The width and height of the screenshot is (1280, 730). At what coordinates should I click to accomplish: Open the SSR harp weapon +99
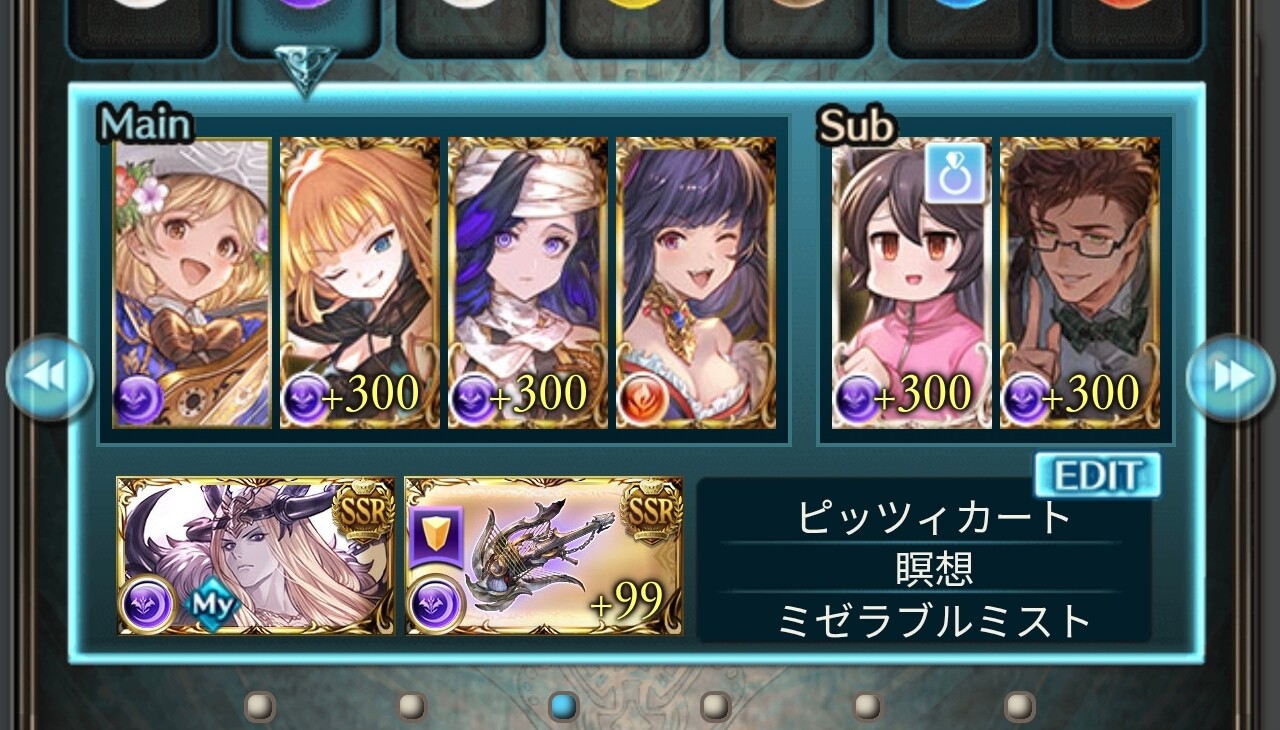544,555
